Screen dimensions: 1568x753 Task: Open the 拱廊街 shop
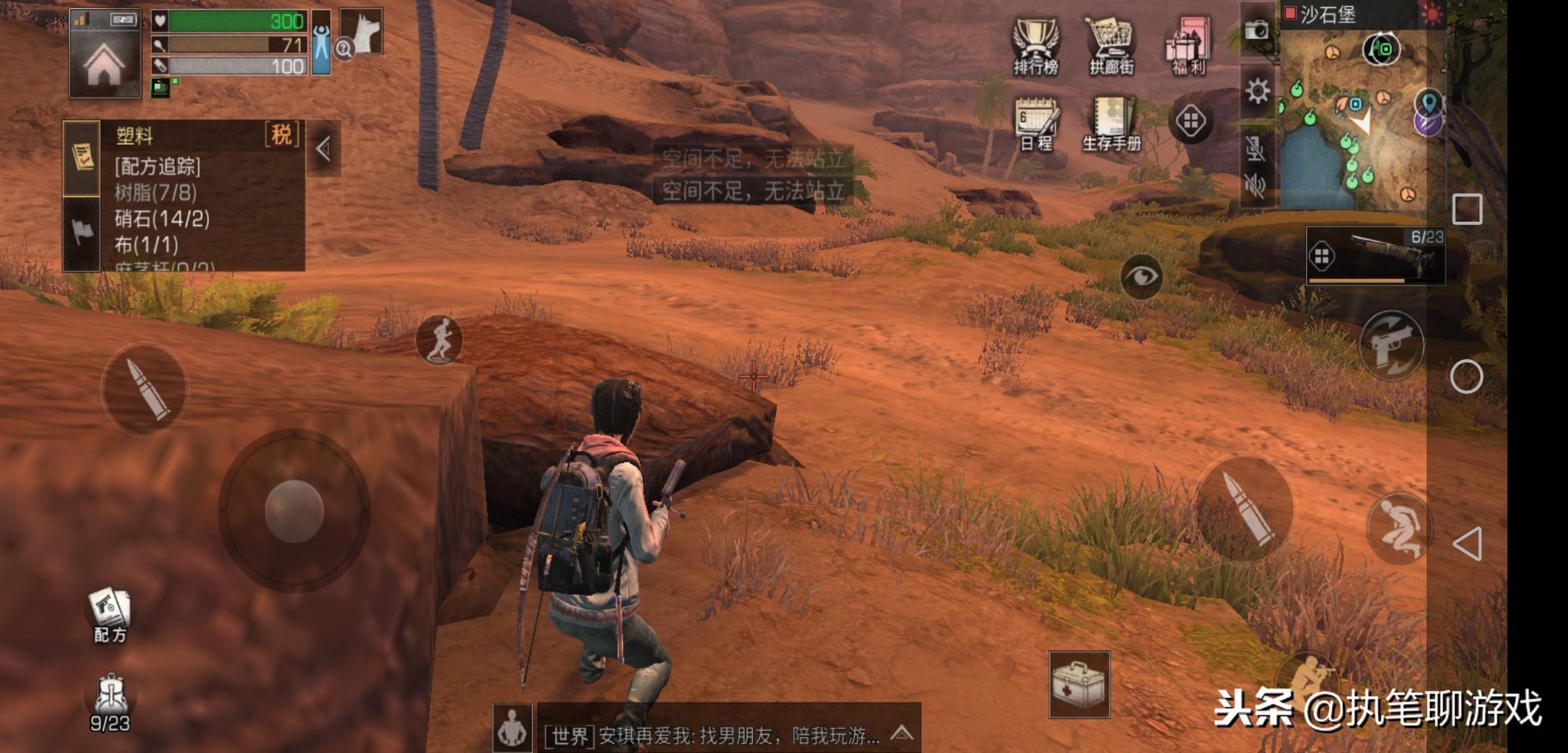pos(1112,46)
